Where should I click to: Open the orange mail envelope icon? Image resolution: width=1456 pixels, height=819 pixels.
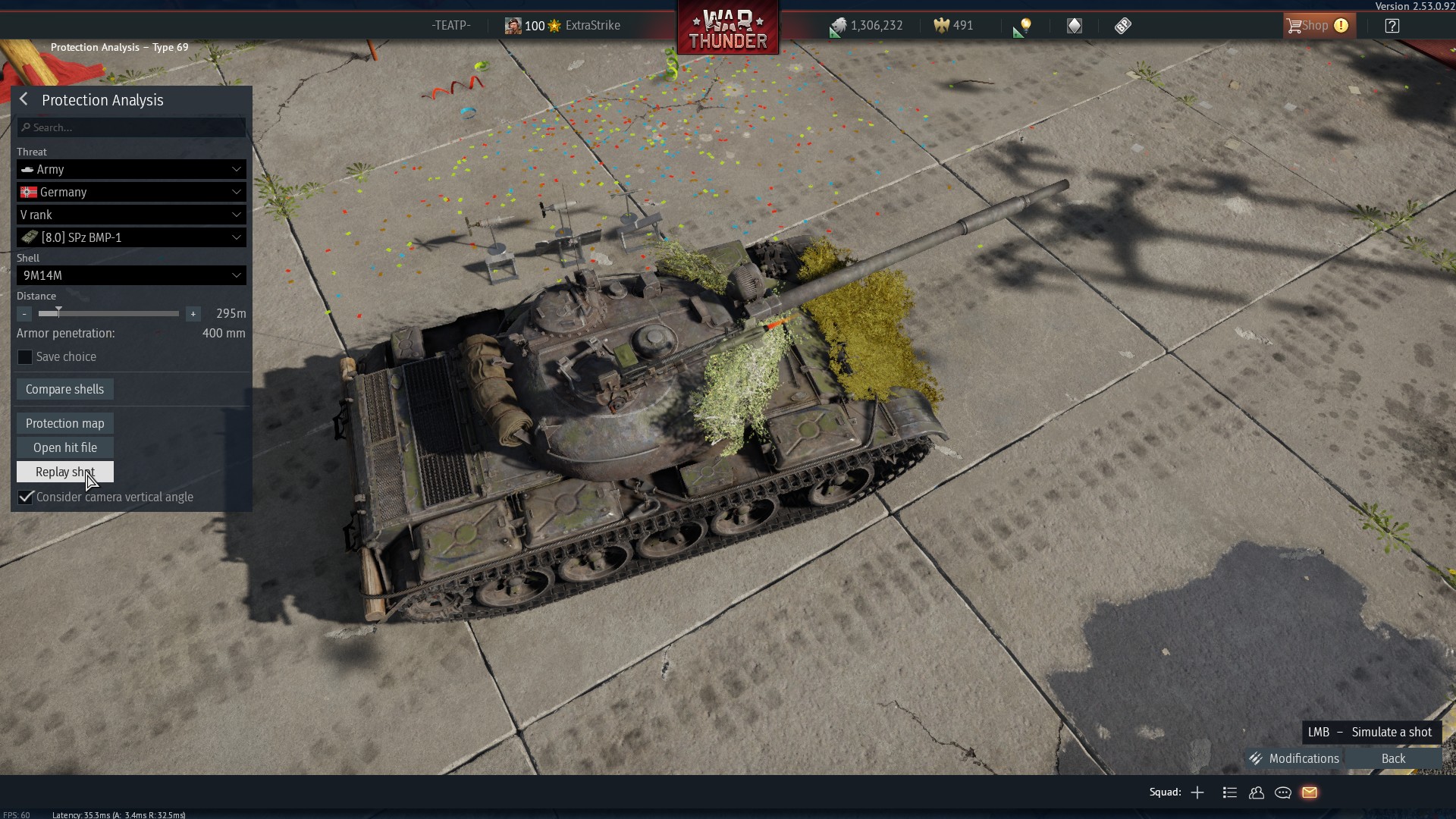point(1310,792)
